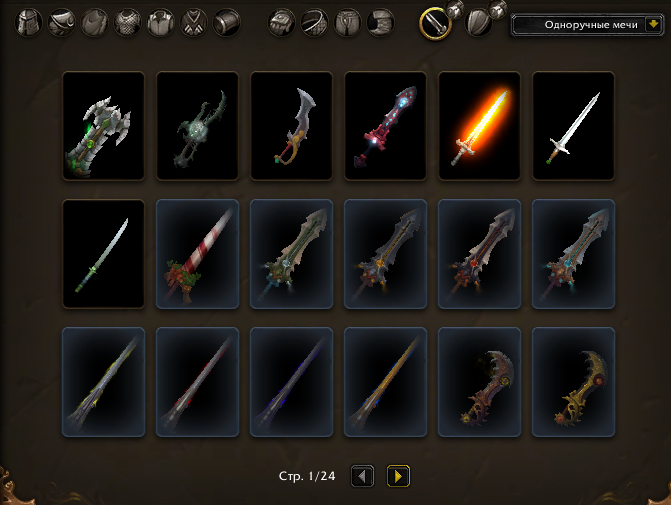This screenshot has width=671, height=505.
Task: Select the plain white steel sword appearance
Action: [x=574, y=126]
